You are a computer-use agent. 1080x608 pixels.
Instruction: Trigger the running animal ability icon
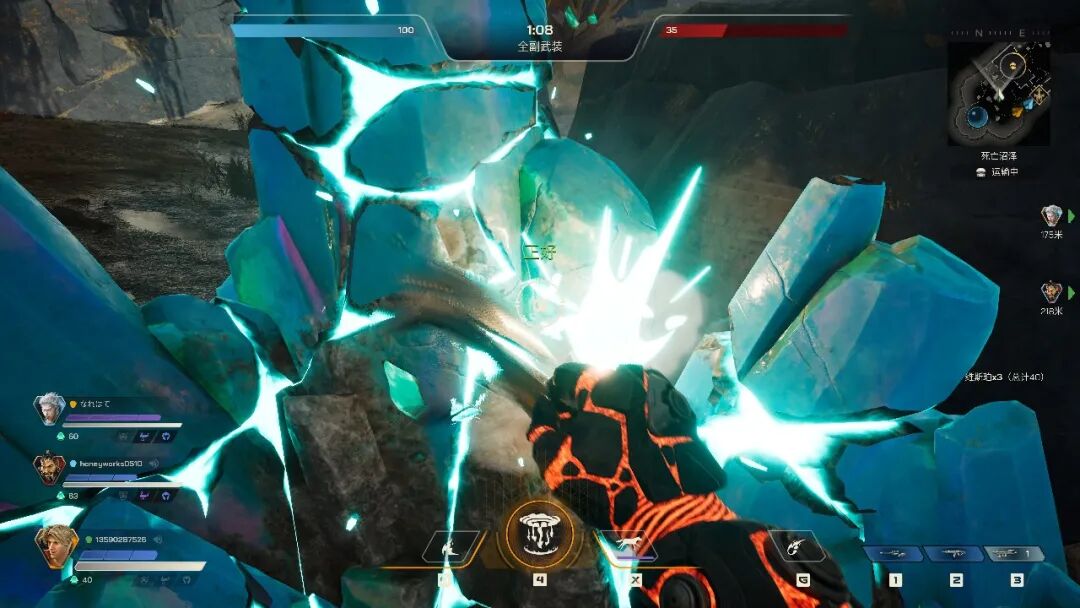click(628, 548)
